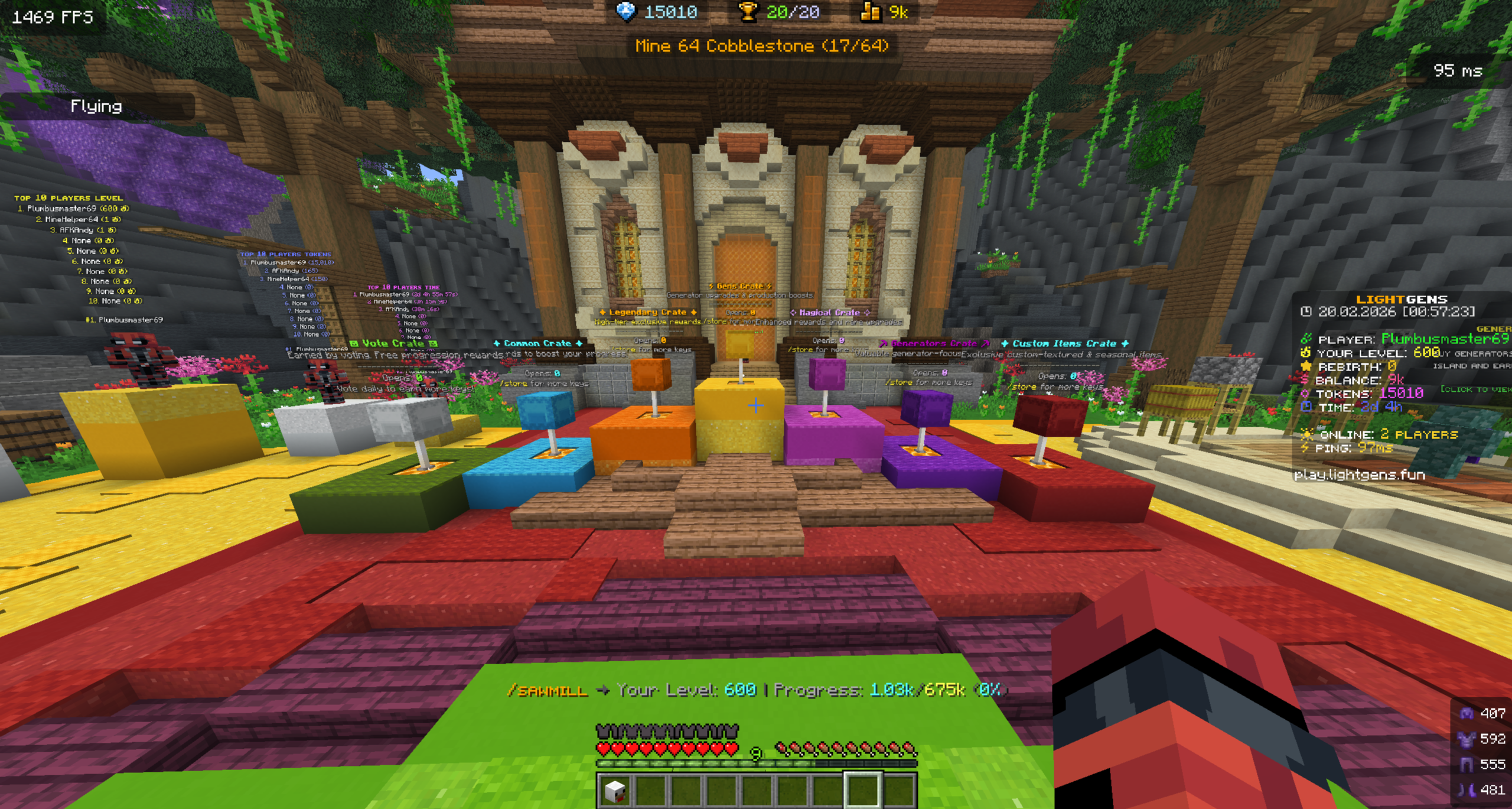Click the play.lightgens.fun server address

click(x=1356, y=475)
